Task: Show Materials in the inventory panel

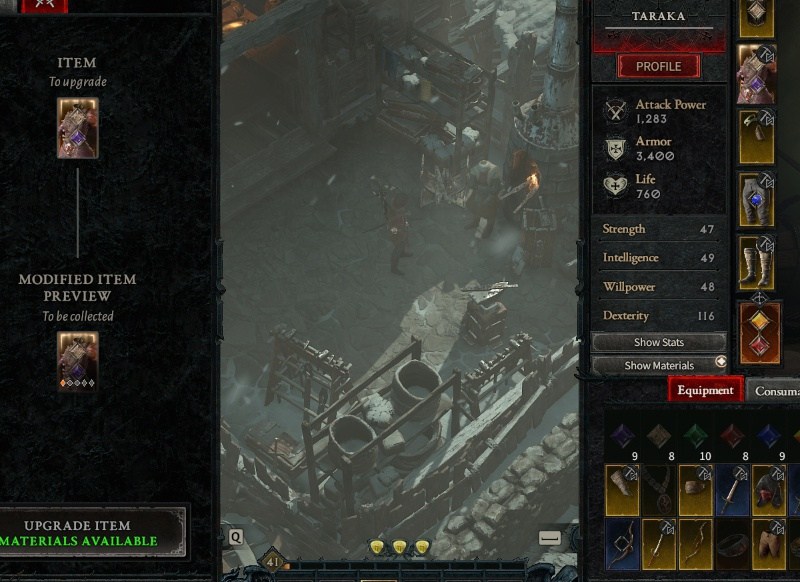Action: pos(659,366)
